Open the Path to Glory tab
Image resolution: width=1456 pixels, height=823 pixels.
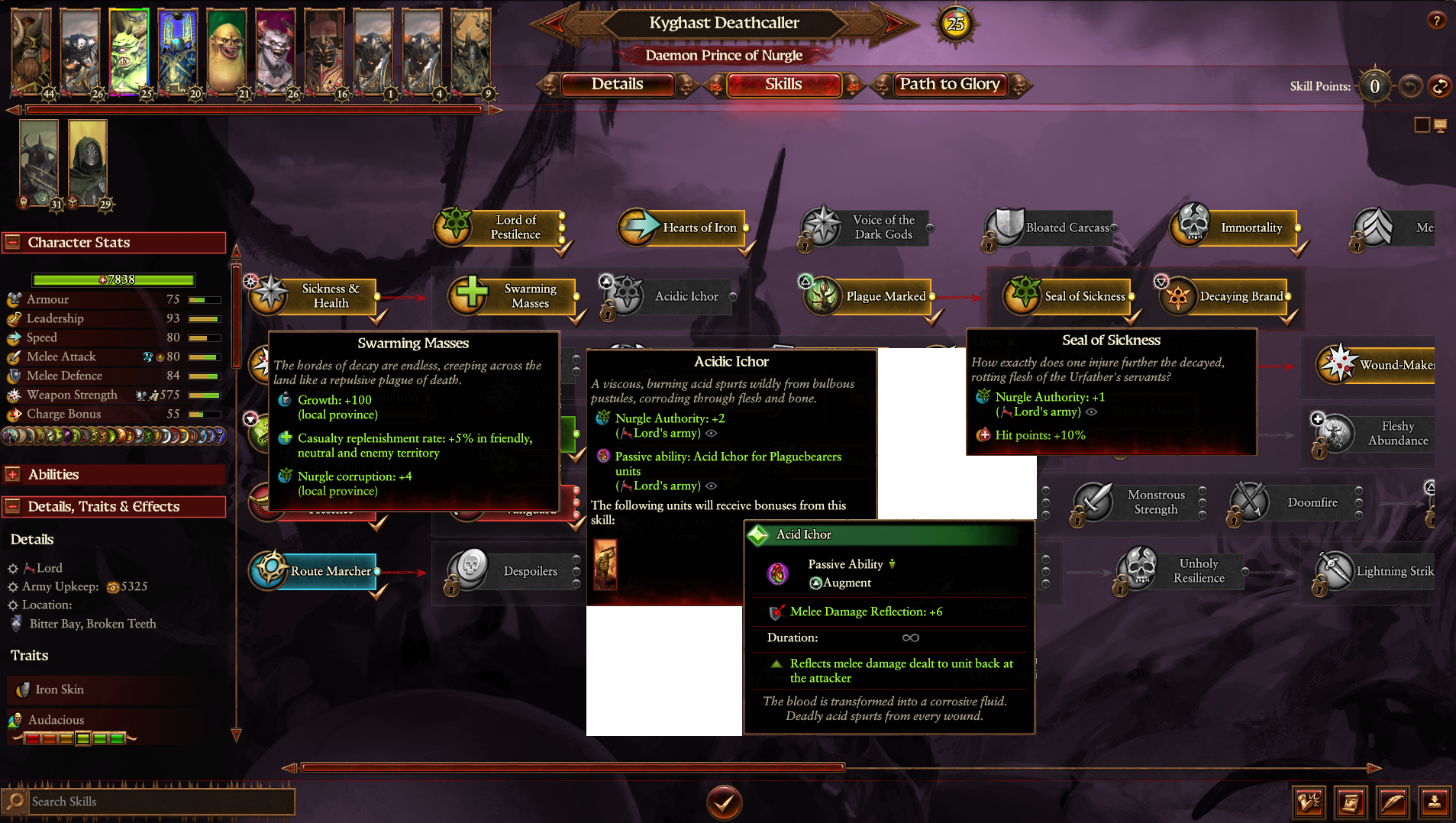(949, 85)
